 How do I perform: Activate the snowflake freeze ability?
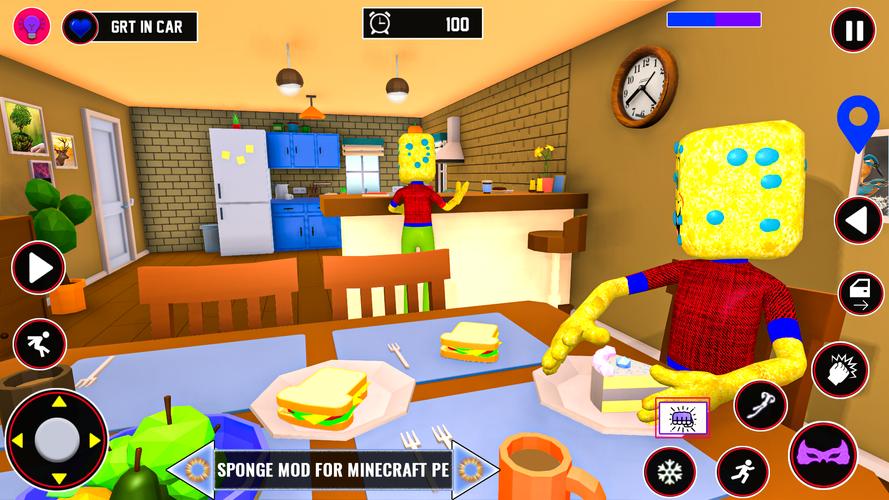[669, 470]
